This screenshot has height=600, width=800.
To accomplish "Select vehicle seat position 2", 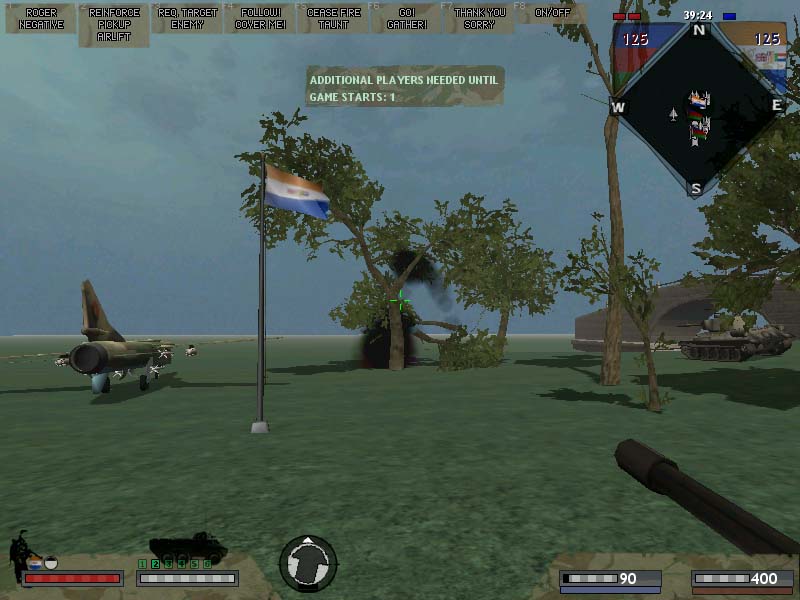I will 155,565.
